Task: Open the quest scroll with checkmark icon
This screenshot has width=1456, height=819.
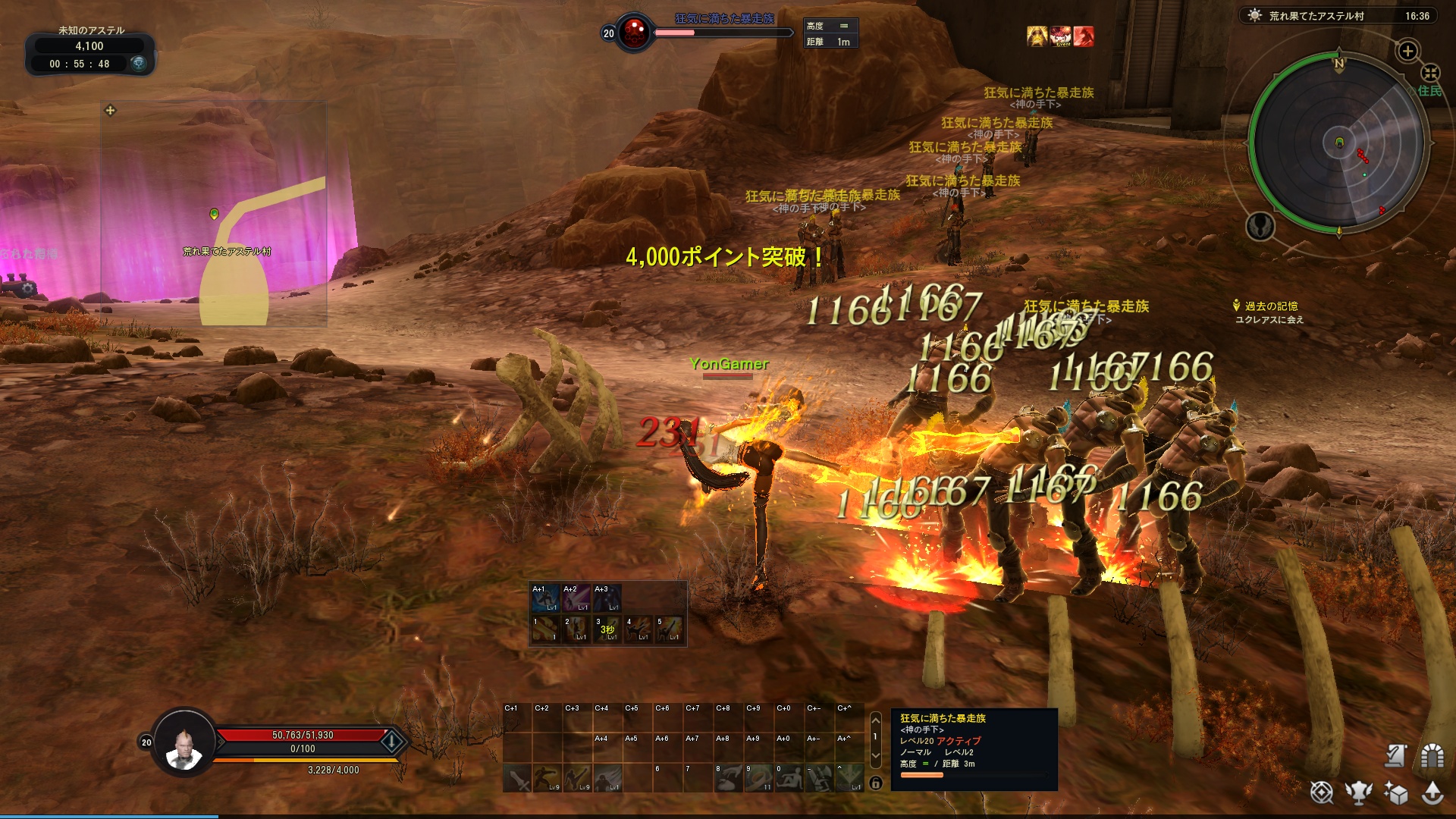Action: [1395, 755]
